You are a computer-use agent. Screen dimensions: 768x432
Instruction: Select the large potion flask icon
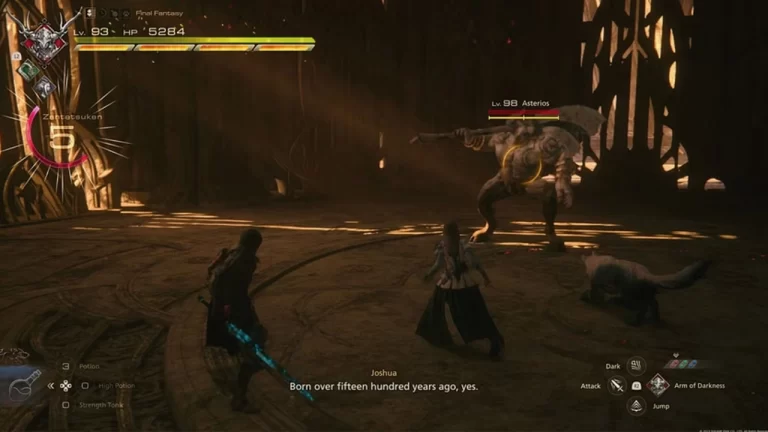click(23, 384)
